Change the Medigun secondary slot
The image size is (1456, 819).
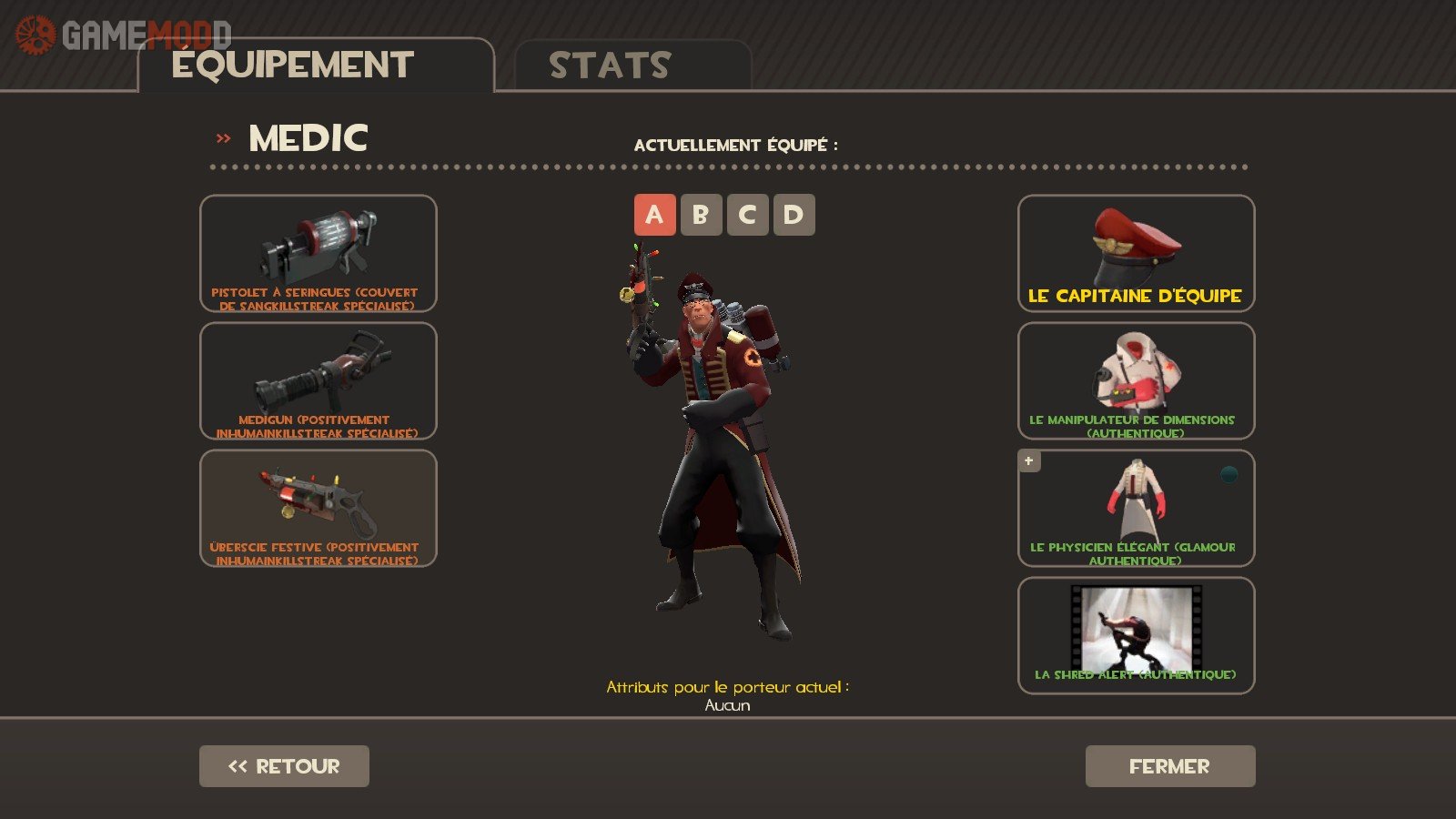tap(318, 381)
